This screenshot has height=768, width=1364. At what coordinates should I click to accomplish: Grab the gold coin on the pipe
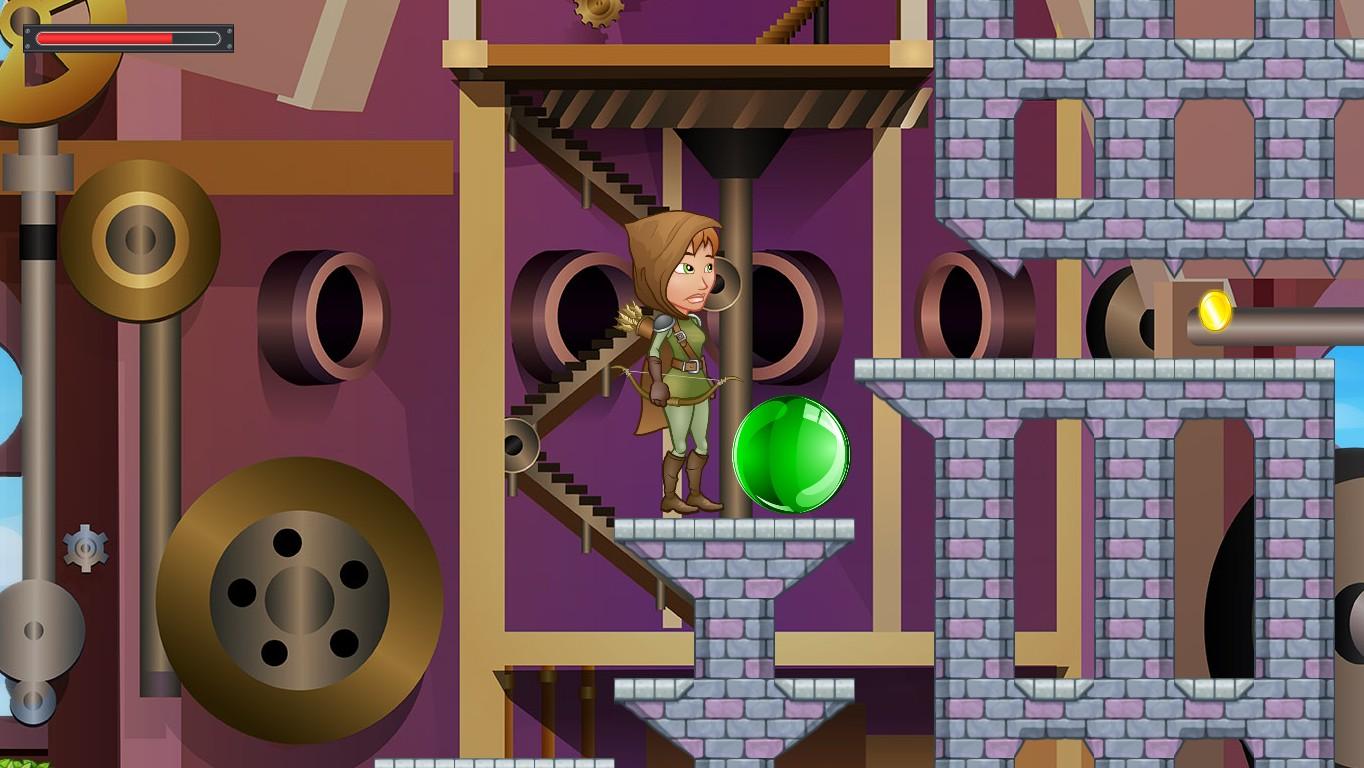(x=1216, y=313)
